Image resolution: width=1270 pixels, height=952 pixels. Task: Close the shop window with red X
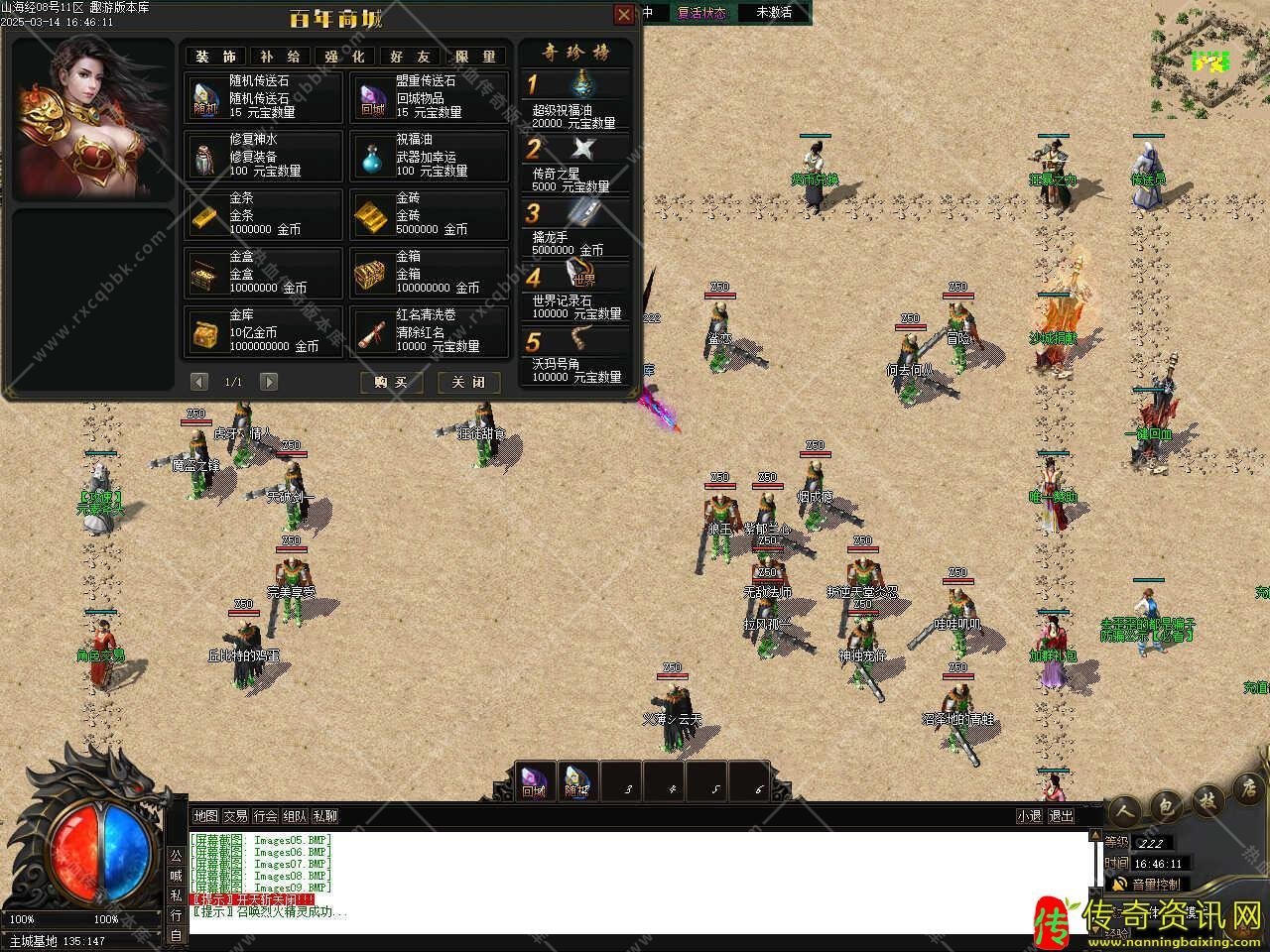(x=624, y=14)
